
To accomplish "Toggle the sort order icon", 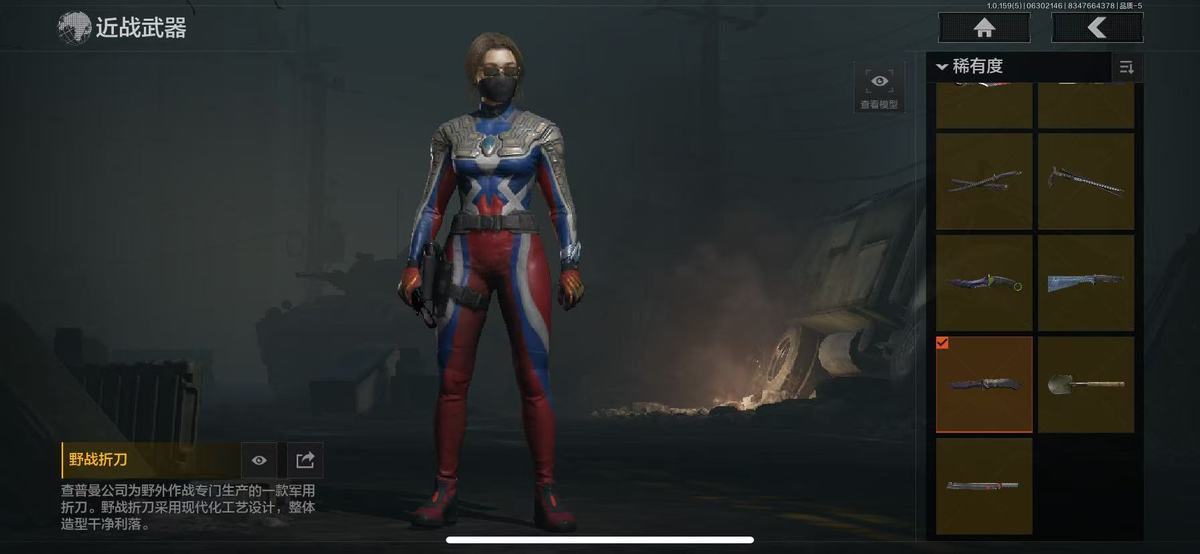I will 1127,67.
